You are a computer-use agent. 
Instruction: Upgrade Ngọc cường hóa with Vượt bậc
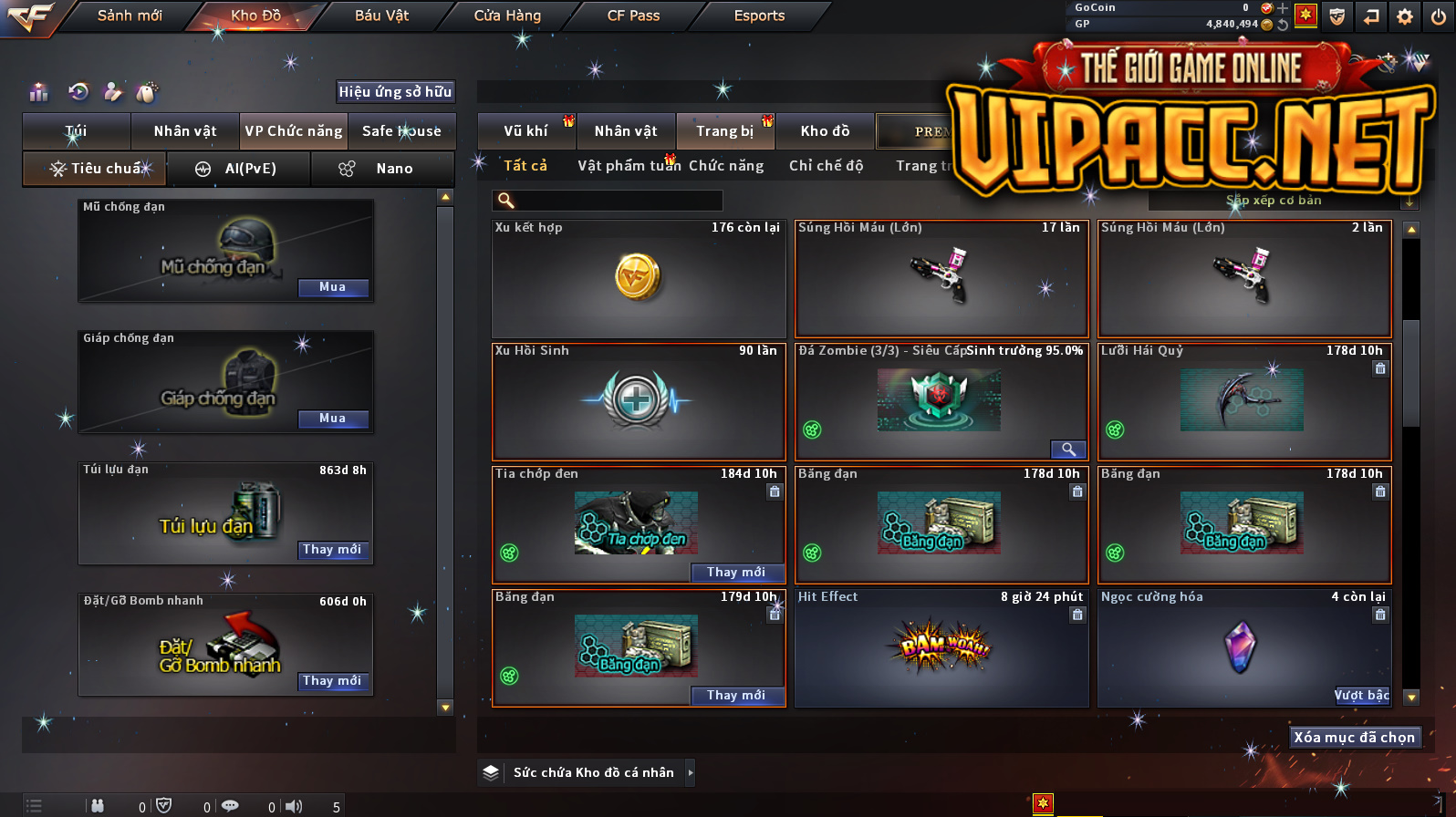coord(1361,696)
